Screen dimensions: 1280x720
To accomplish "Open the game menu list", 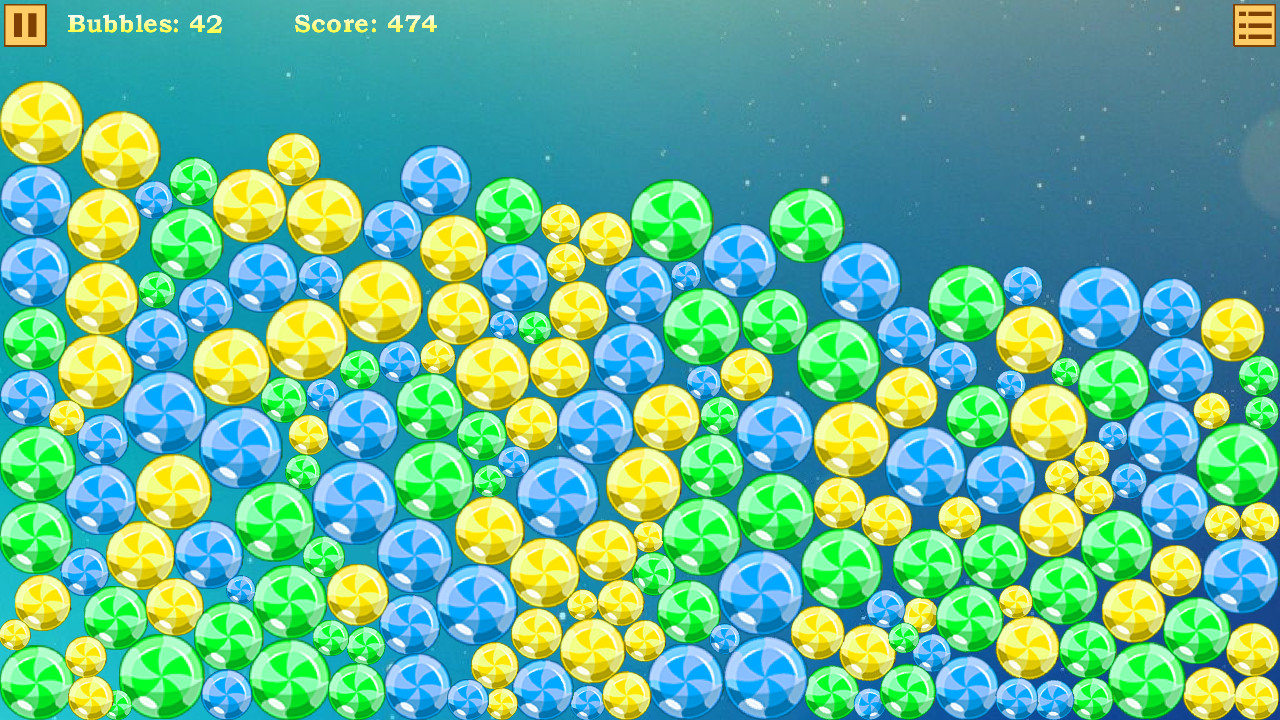I will click(x=1254, y=24).
